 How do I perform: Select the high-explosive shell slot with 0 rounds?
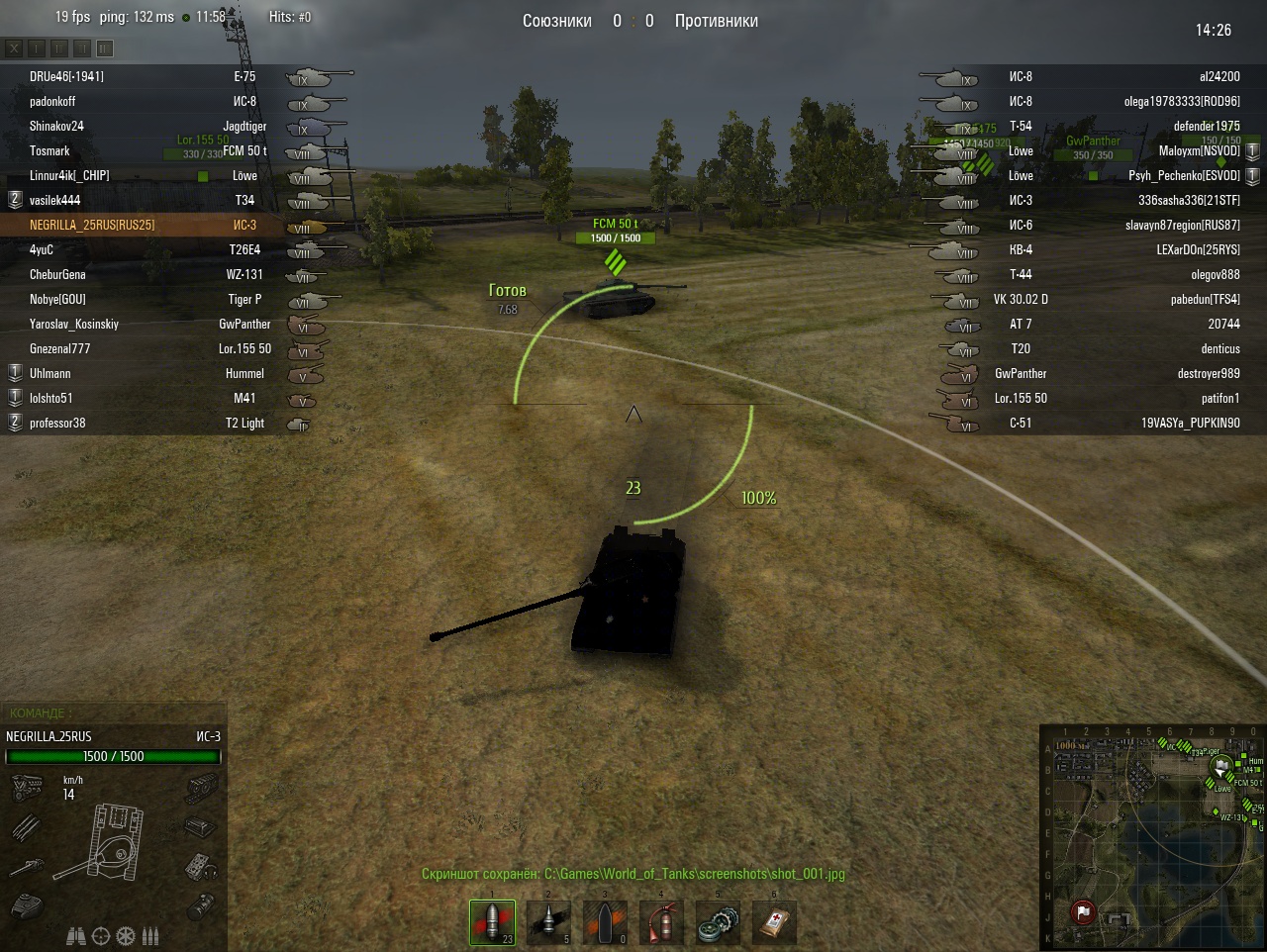click(604, 922)
